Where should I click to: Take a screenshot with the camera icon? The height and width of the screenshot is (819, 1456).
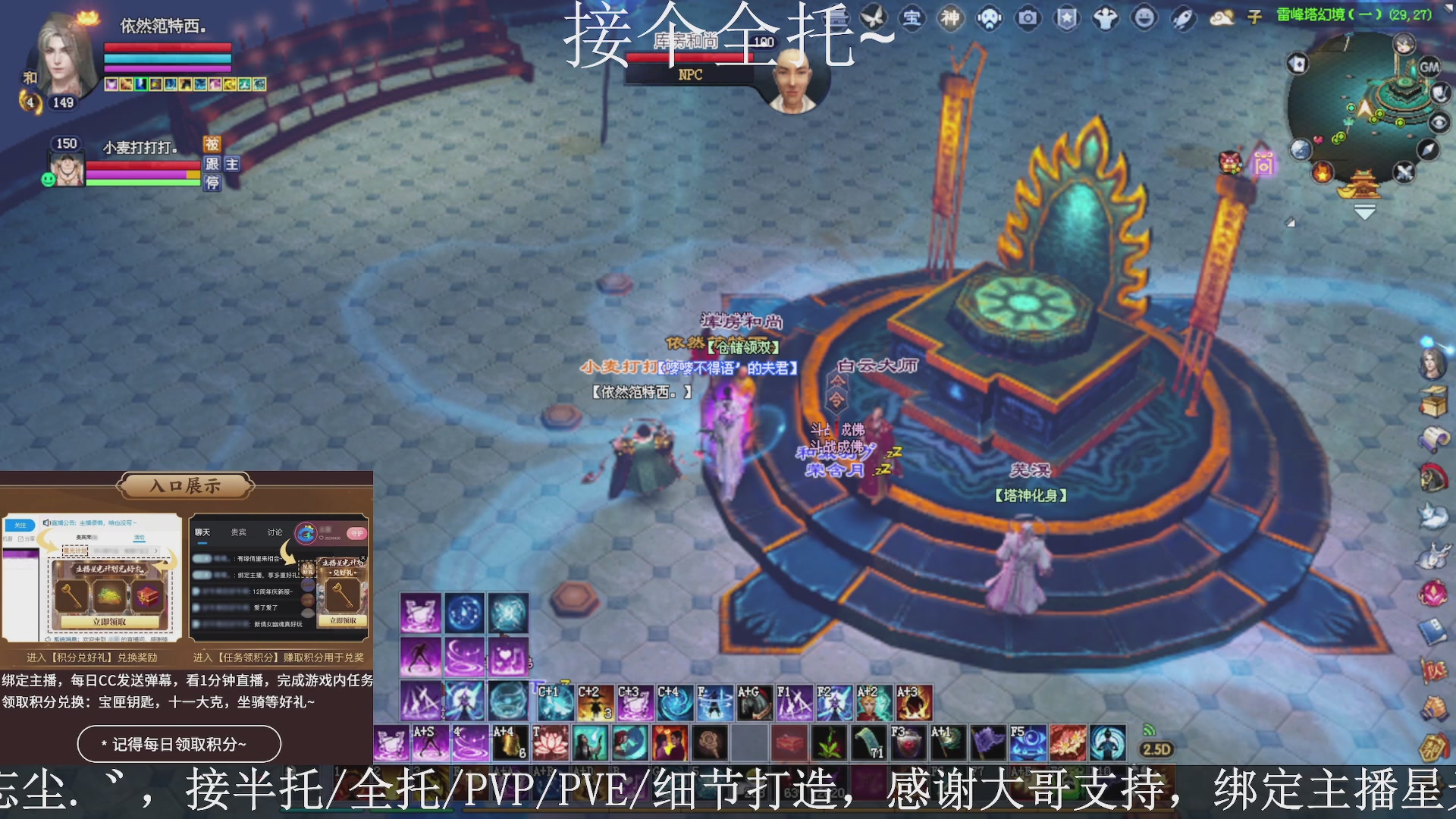pos(1028,17)
